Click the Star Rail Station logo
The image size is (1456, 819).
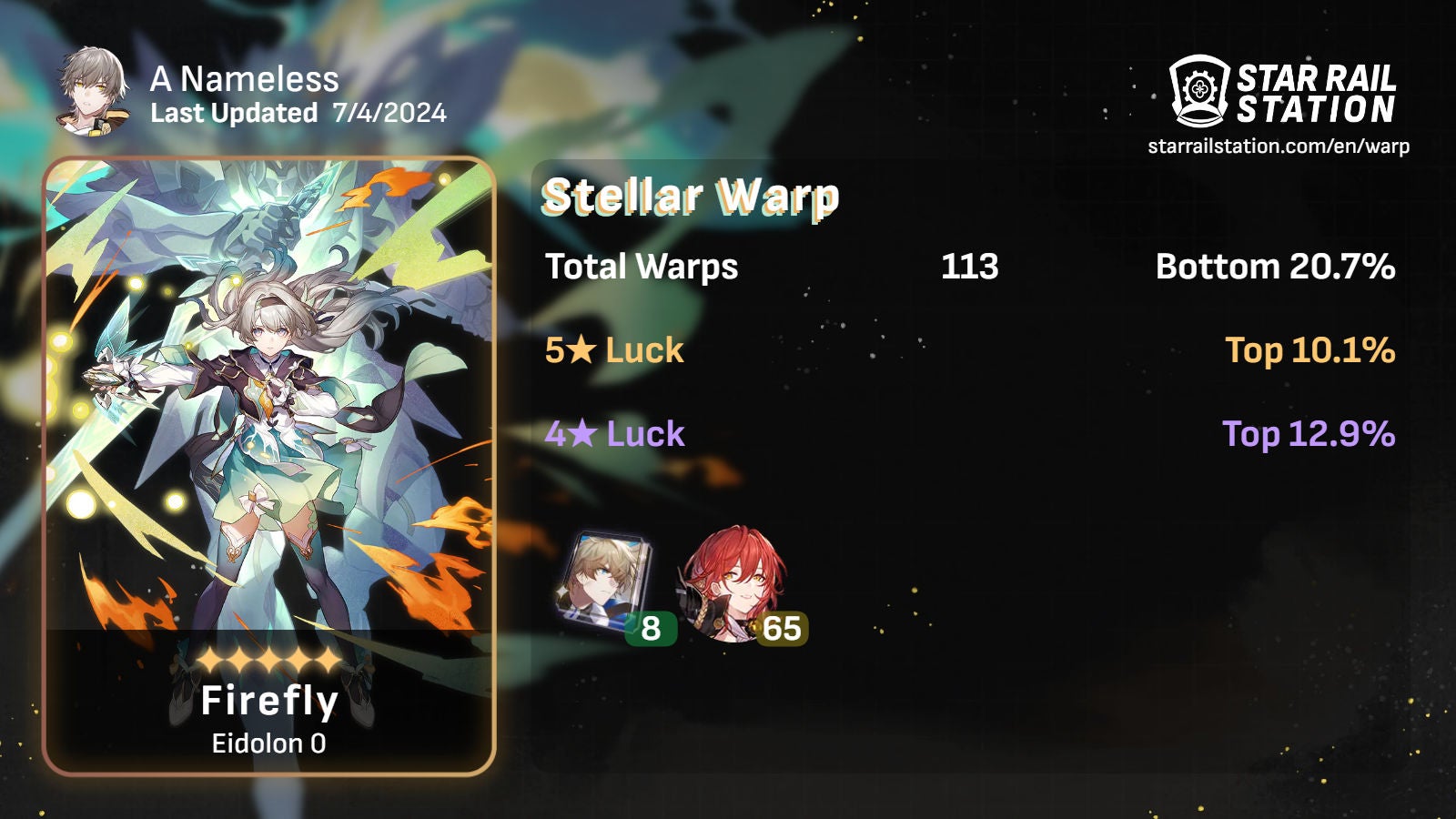tap(1281, 91)
